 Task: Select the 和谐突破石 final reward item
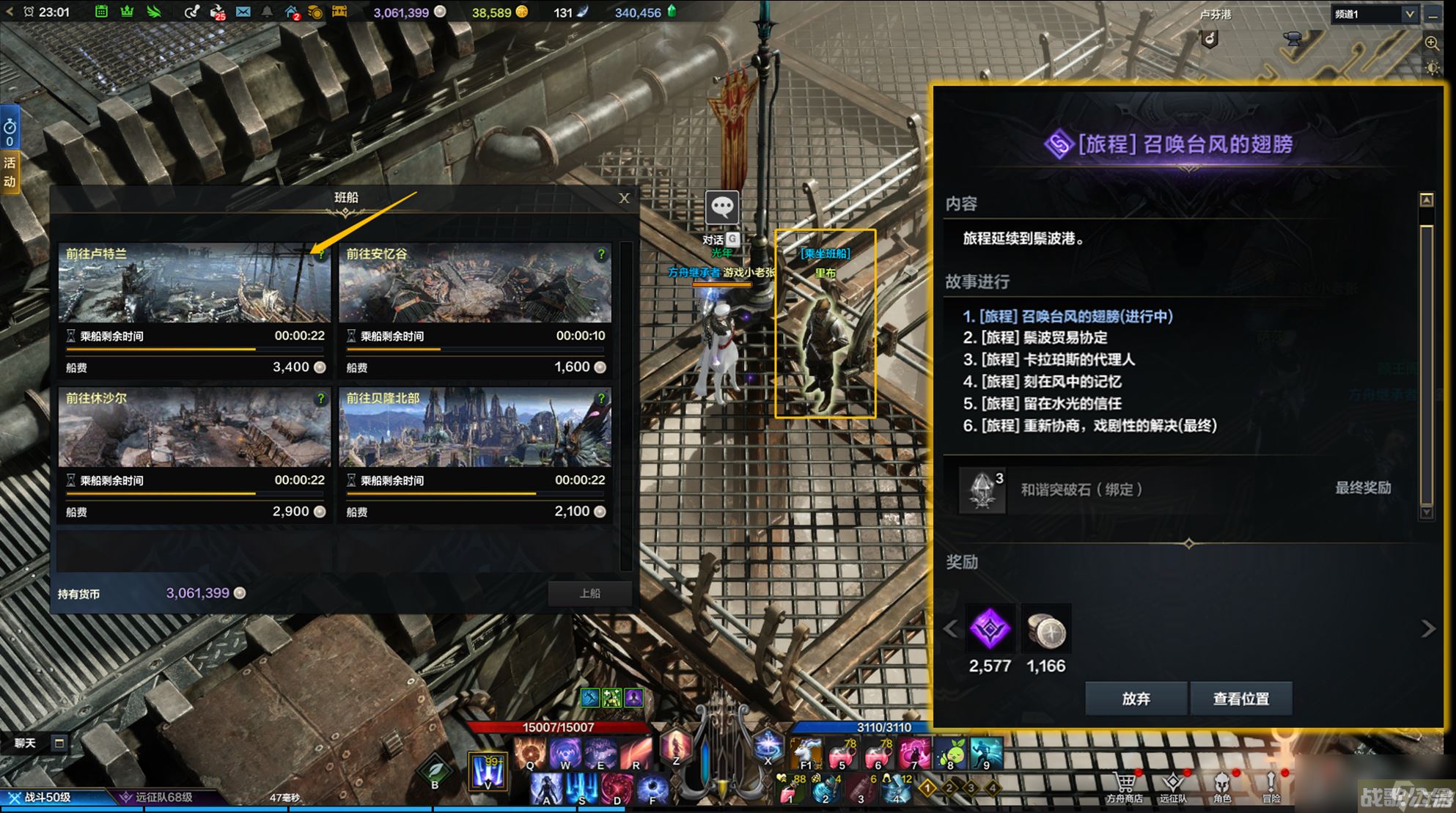click(983, 490)
